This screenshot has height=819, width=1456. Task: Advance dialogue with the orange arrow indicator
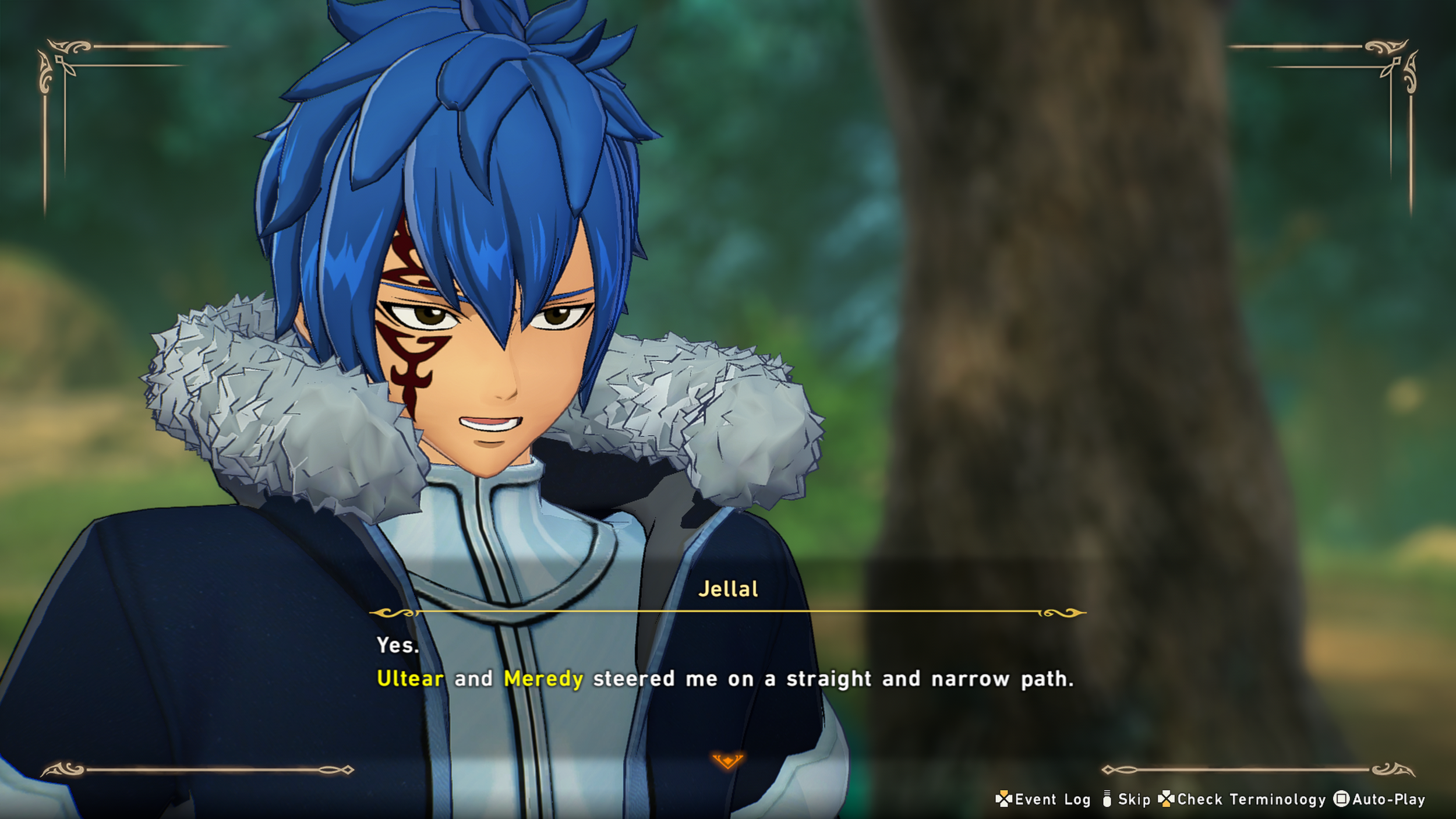[x=727, y=761]
